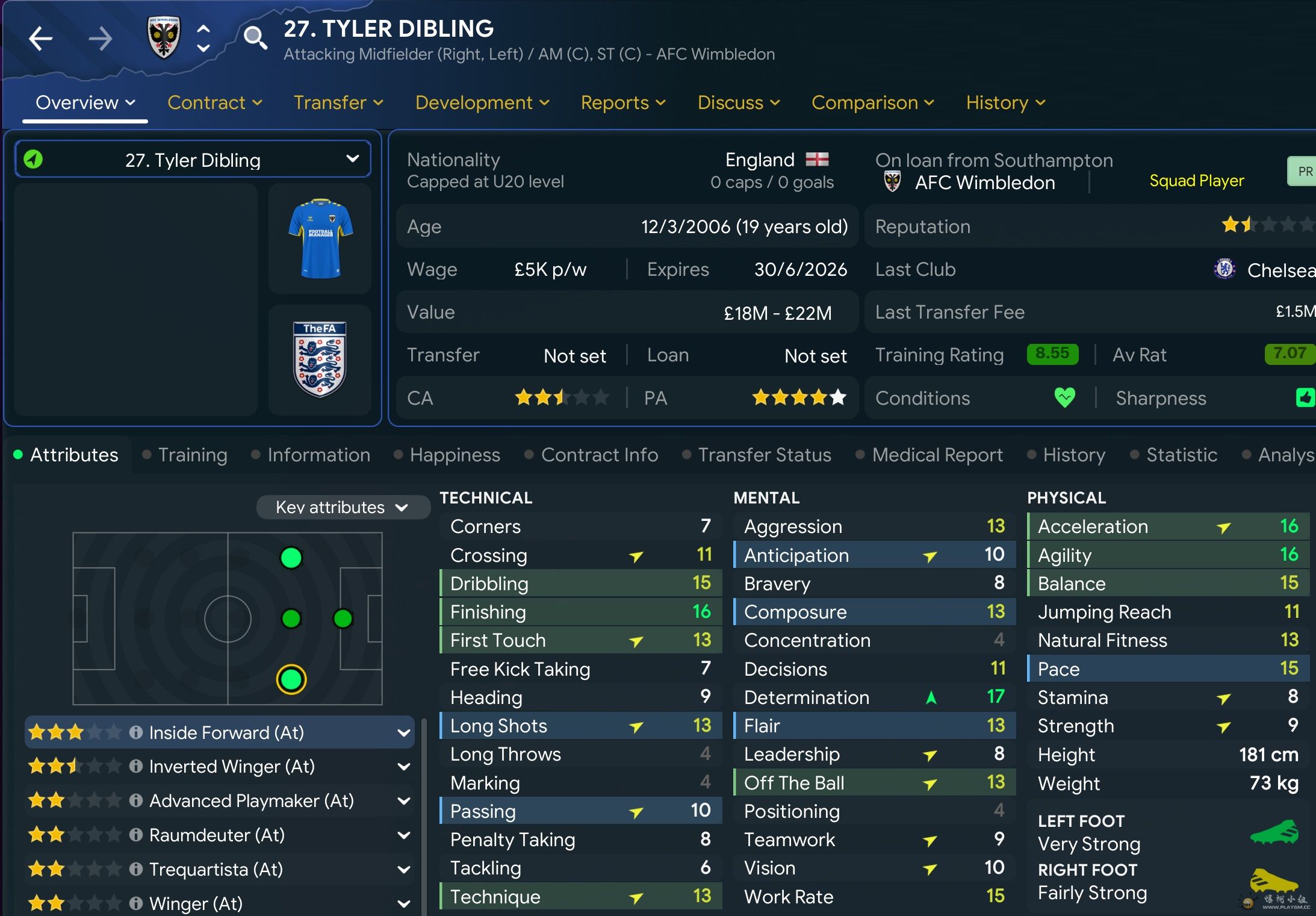
Task: View the Transfer Status tab
Action: (764, 455)
